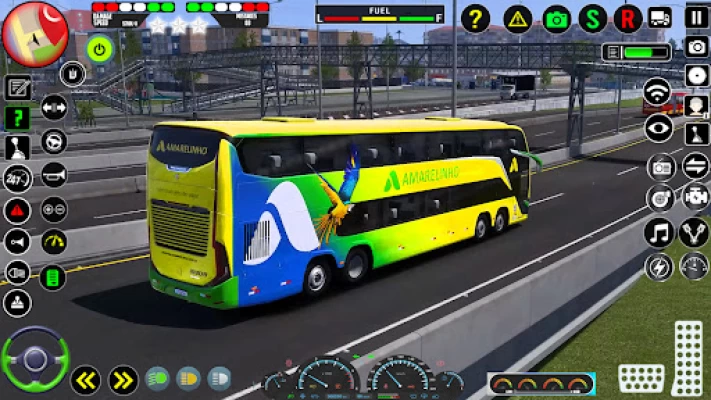This screenshot has height=400, width=711.
Task: Toggle the hazard warning triangle button
Action: 517,18
